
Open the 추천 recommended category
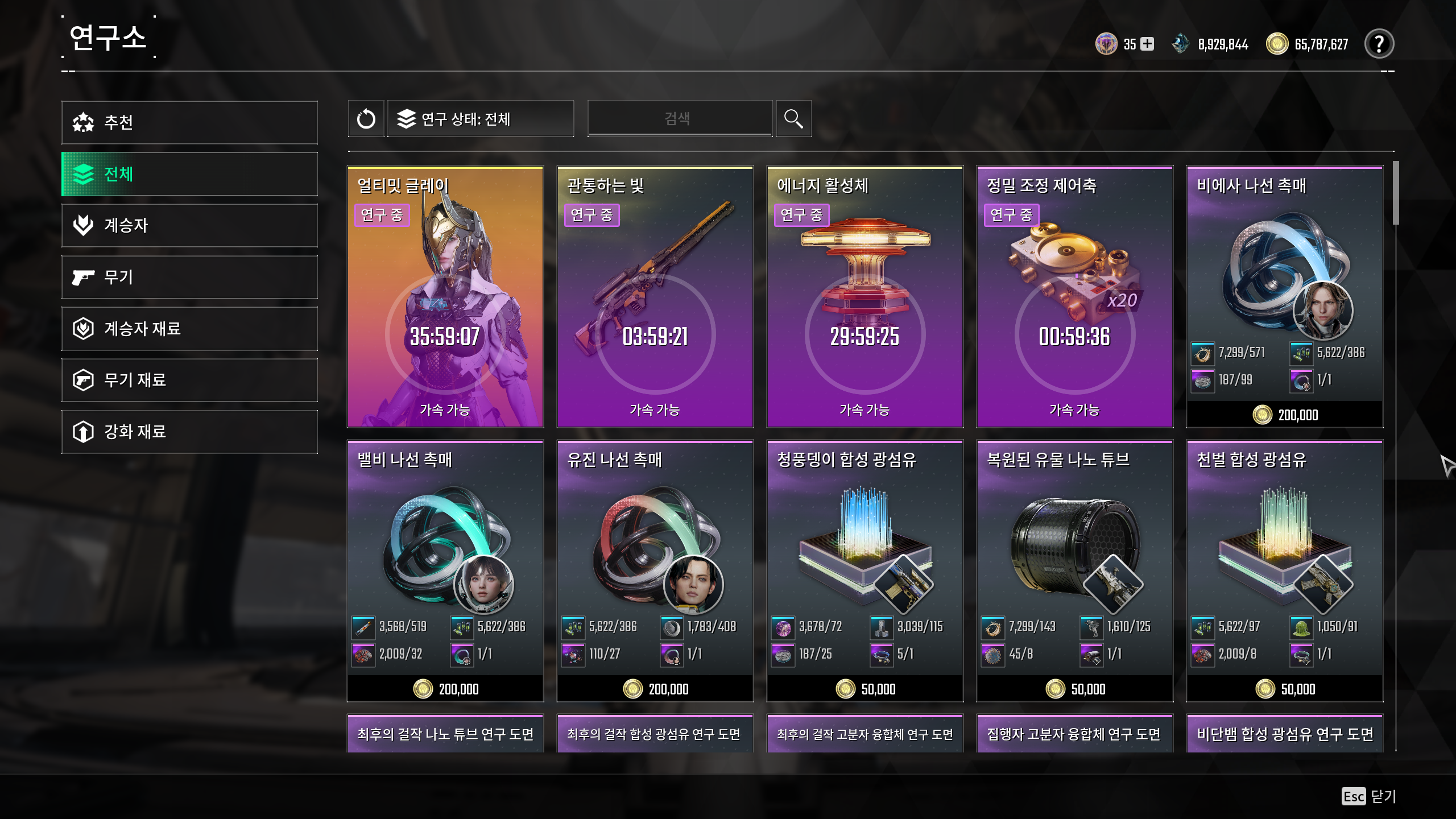click(x=189, y=122)
